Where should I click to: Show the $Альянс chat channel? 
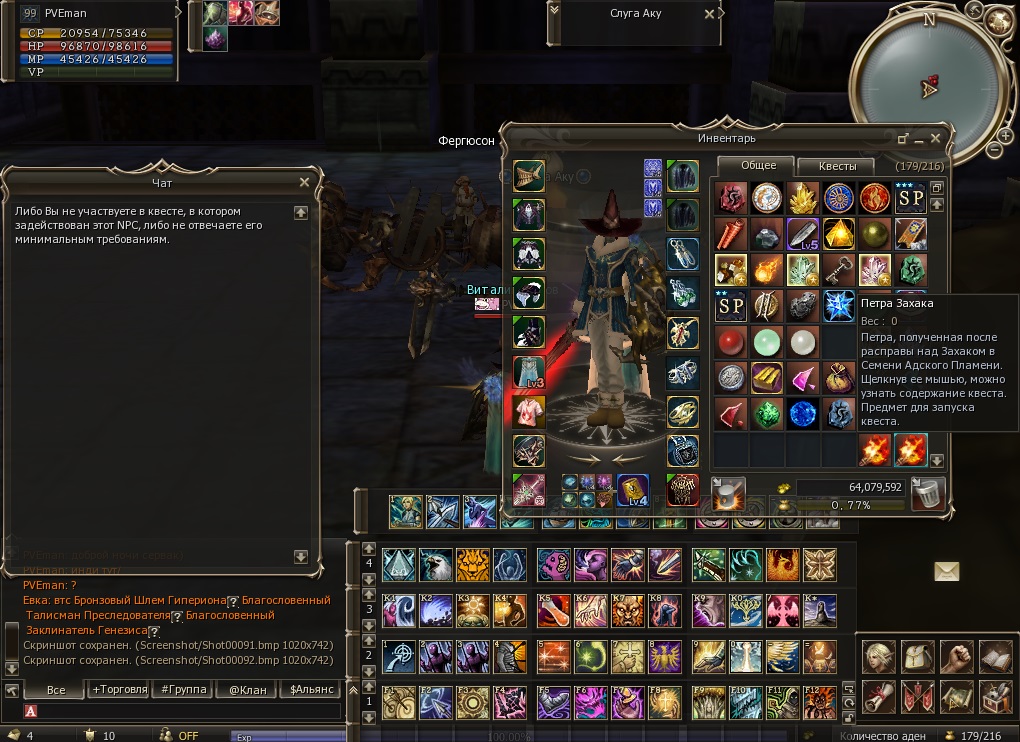[x=310, y=689]
